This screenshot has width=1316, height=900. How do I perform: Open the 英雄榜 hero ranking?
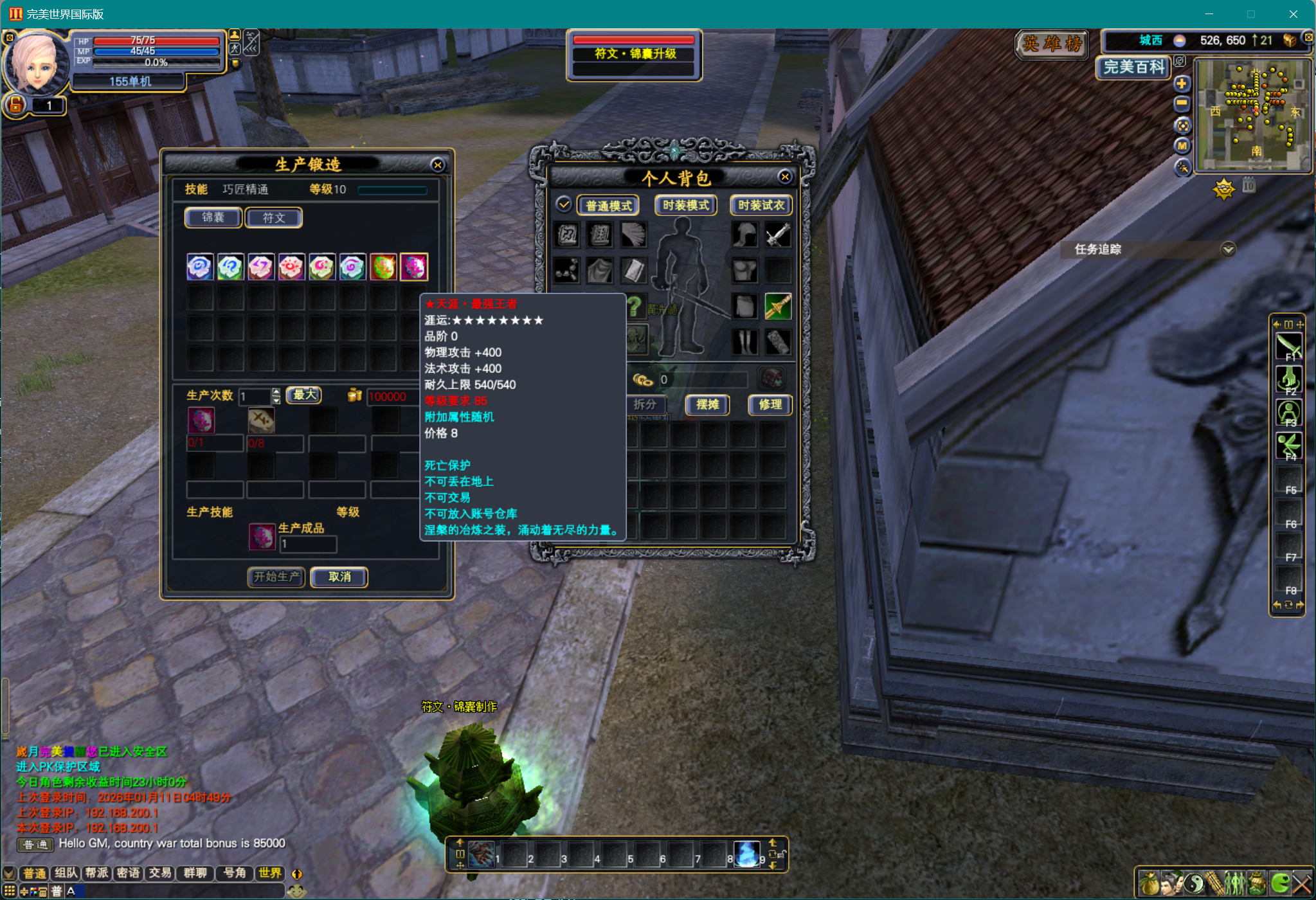tap(1052, 44)
